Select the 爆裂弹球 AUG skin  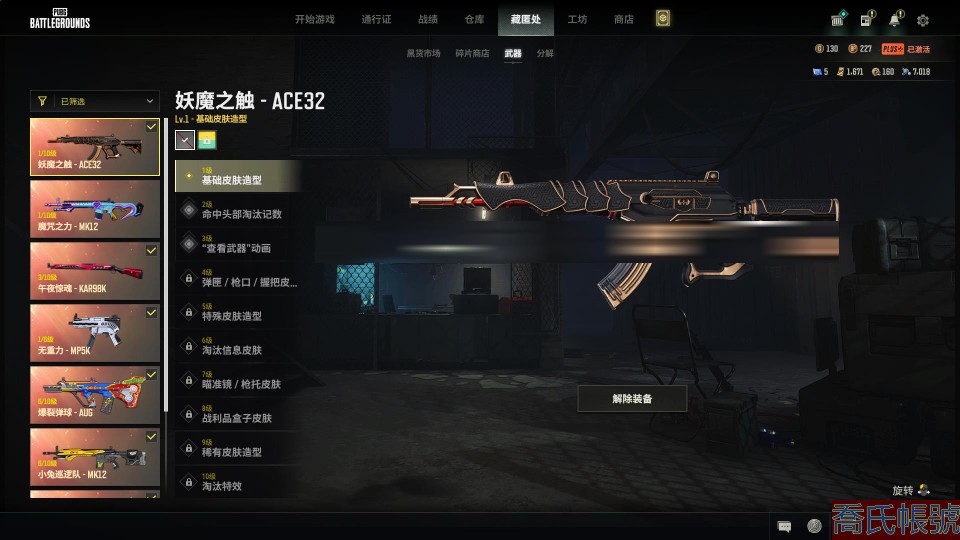click(95, 395)
